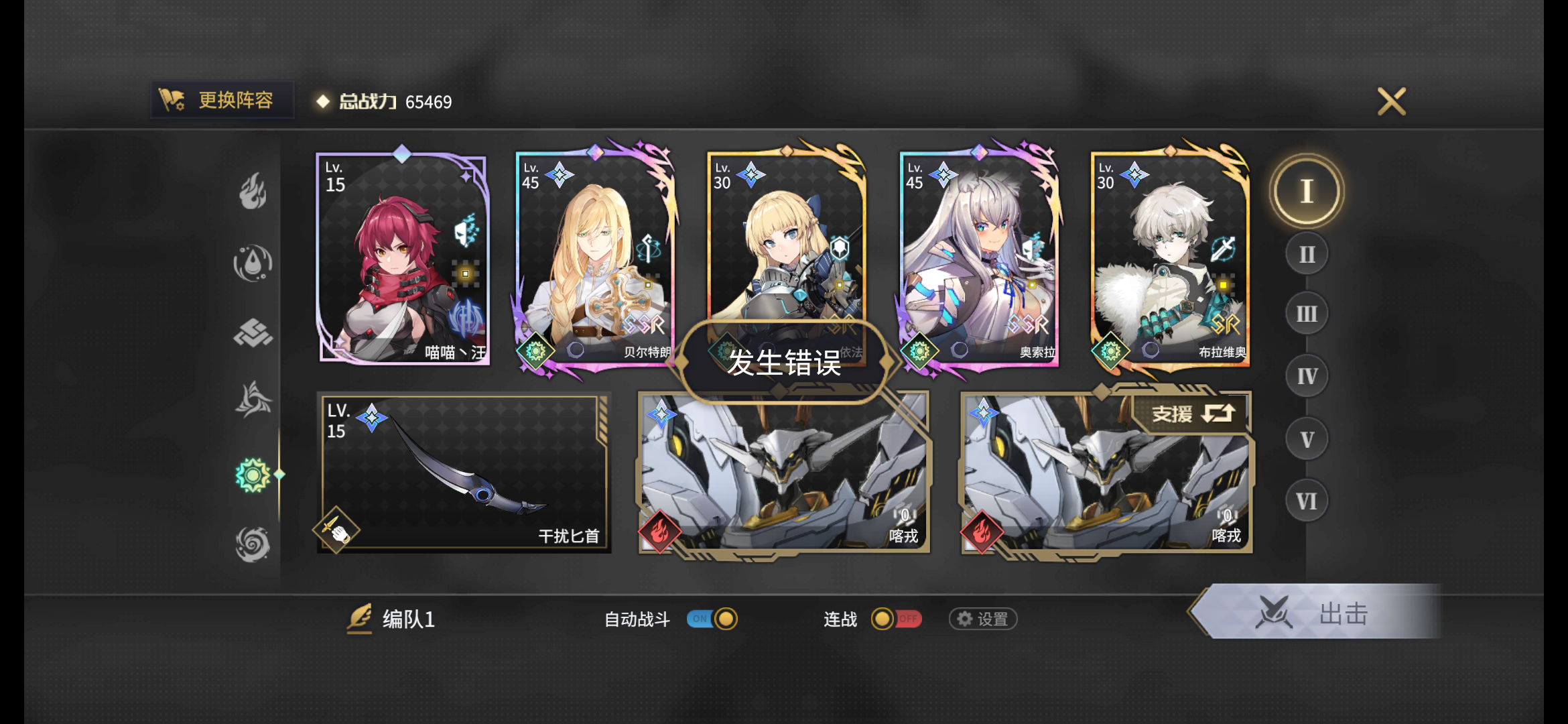Click the gear icon inside 设置 button
The width and height of the screenshot is (1568, 724).
tap(964, 619)
